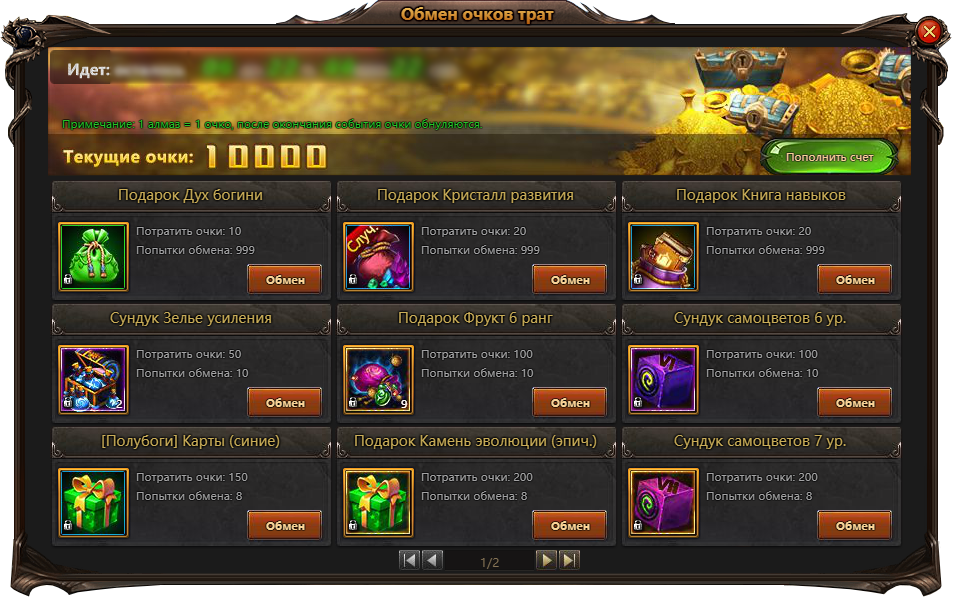Image resolution: width=954 pixels, height=597 pixels.
Task: Select the Кристалл развития gift icon
Action: [378, 257]
